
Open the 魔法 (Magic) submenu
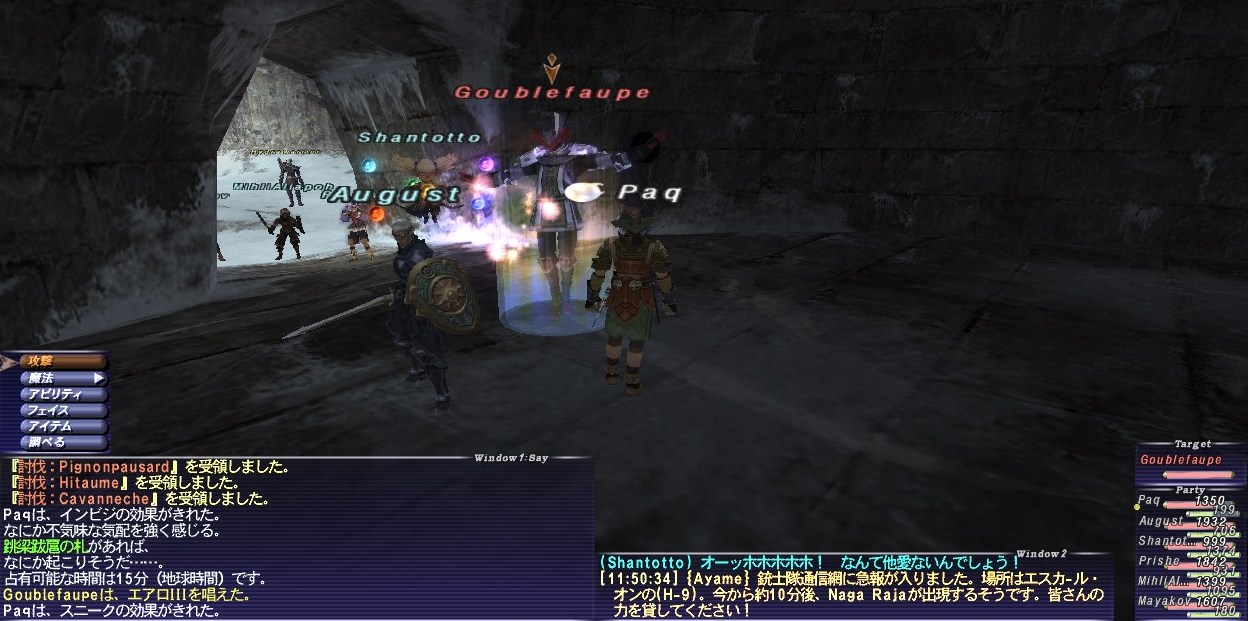60,378
